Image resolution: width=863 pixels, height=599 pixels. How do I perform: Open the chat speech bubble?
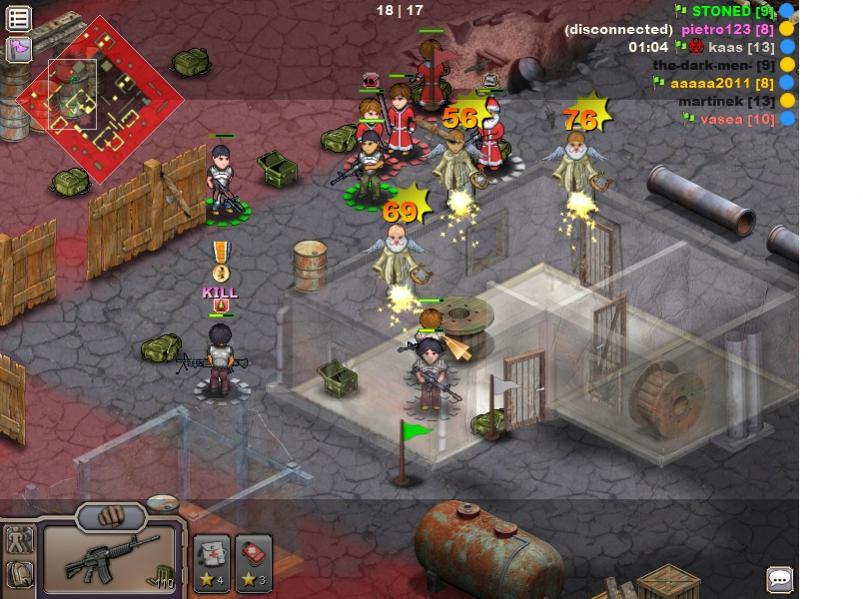pos(780,579)
